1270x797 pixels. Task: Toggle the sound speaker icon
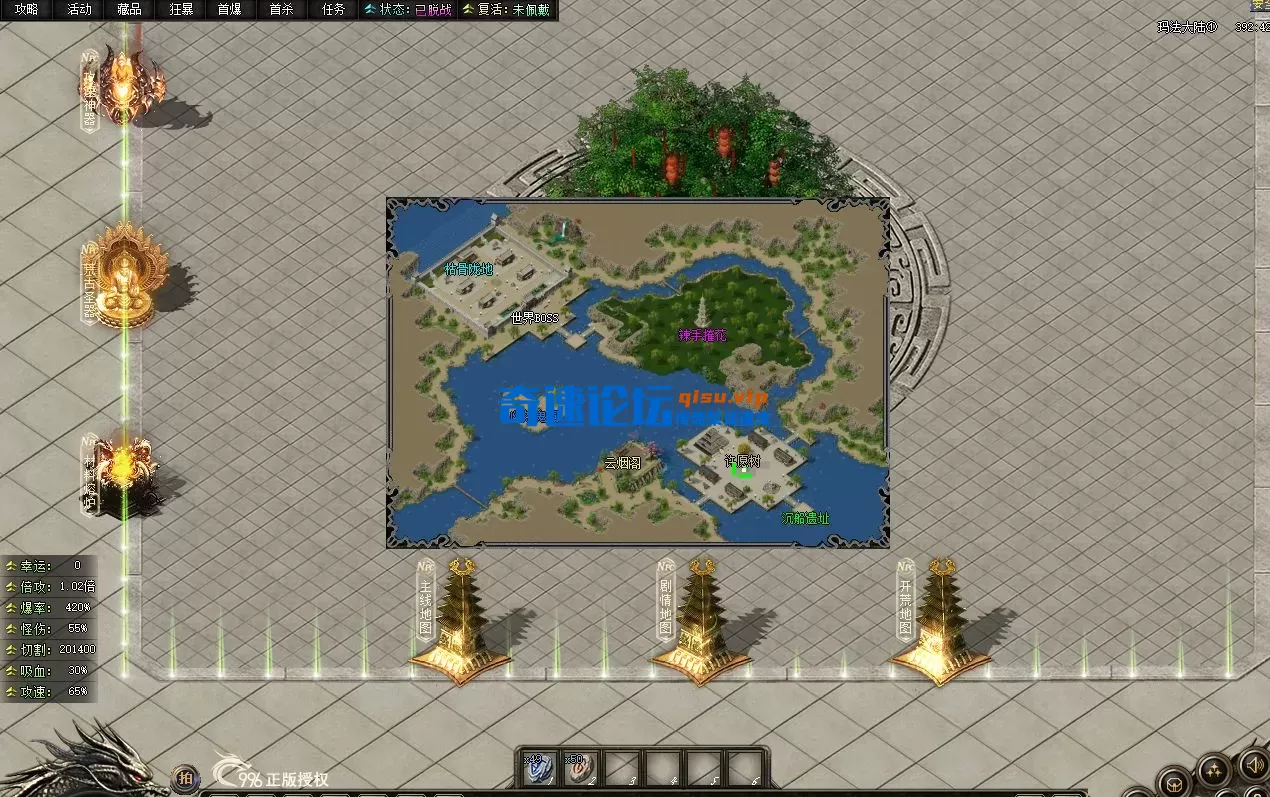click(x=1251, y=766)
